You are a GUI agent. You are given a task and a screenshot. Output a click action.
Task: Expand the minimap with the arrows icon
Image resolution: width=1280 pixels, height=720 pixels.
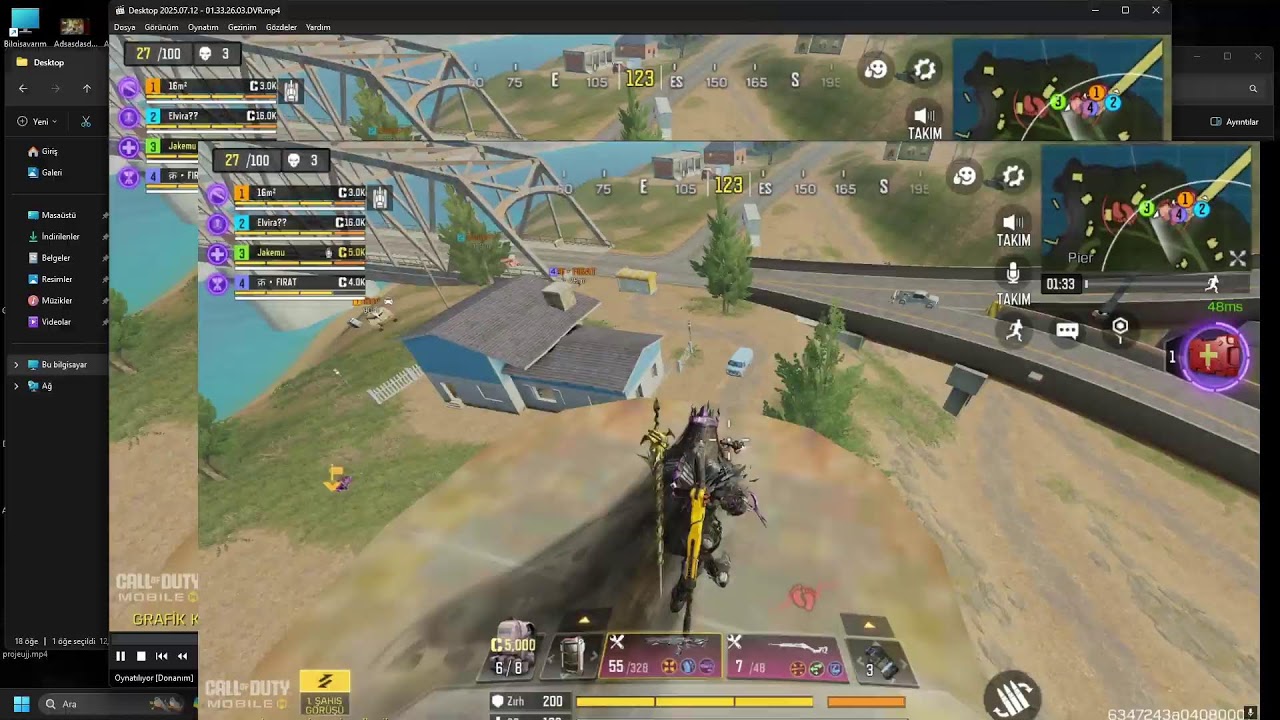[1237, 258]
